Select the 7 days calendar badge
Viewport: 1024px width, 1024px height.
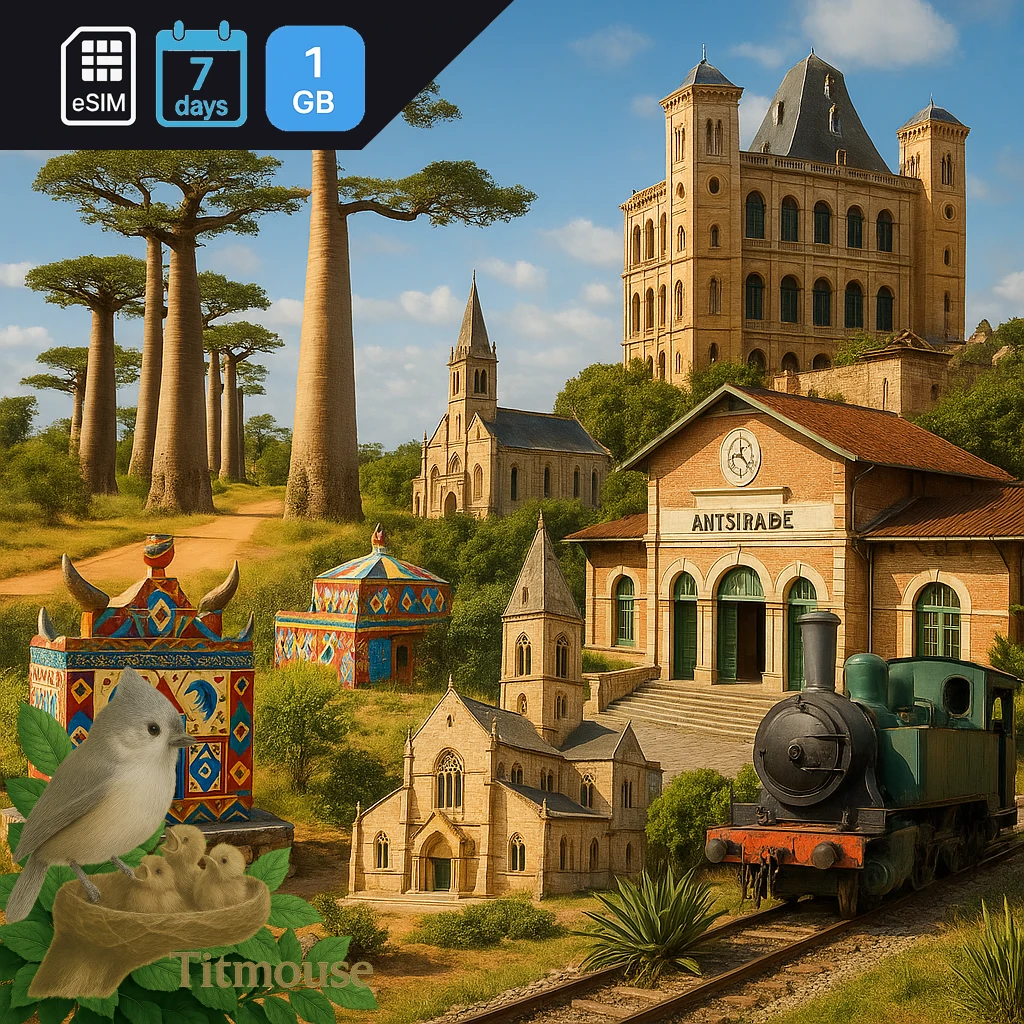201,75
